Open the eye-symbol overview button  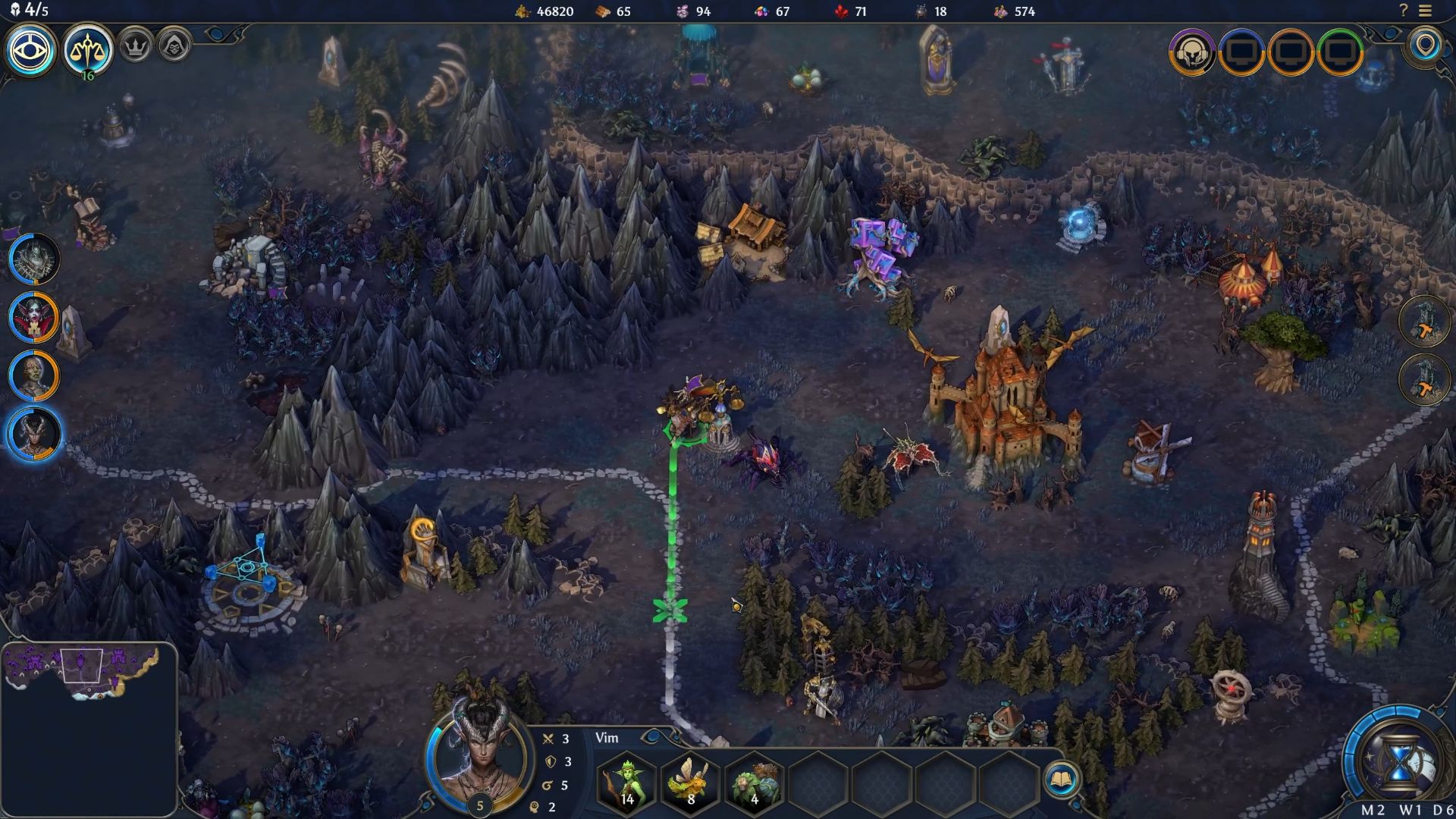click(31, 50)
